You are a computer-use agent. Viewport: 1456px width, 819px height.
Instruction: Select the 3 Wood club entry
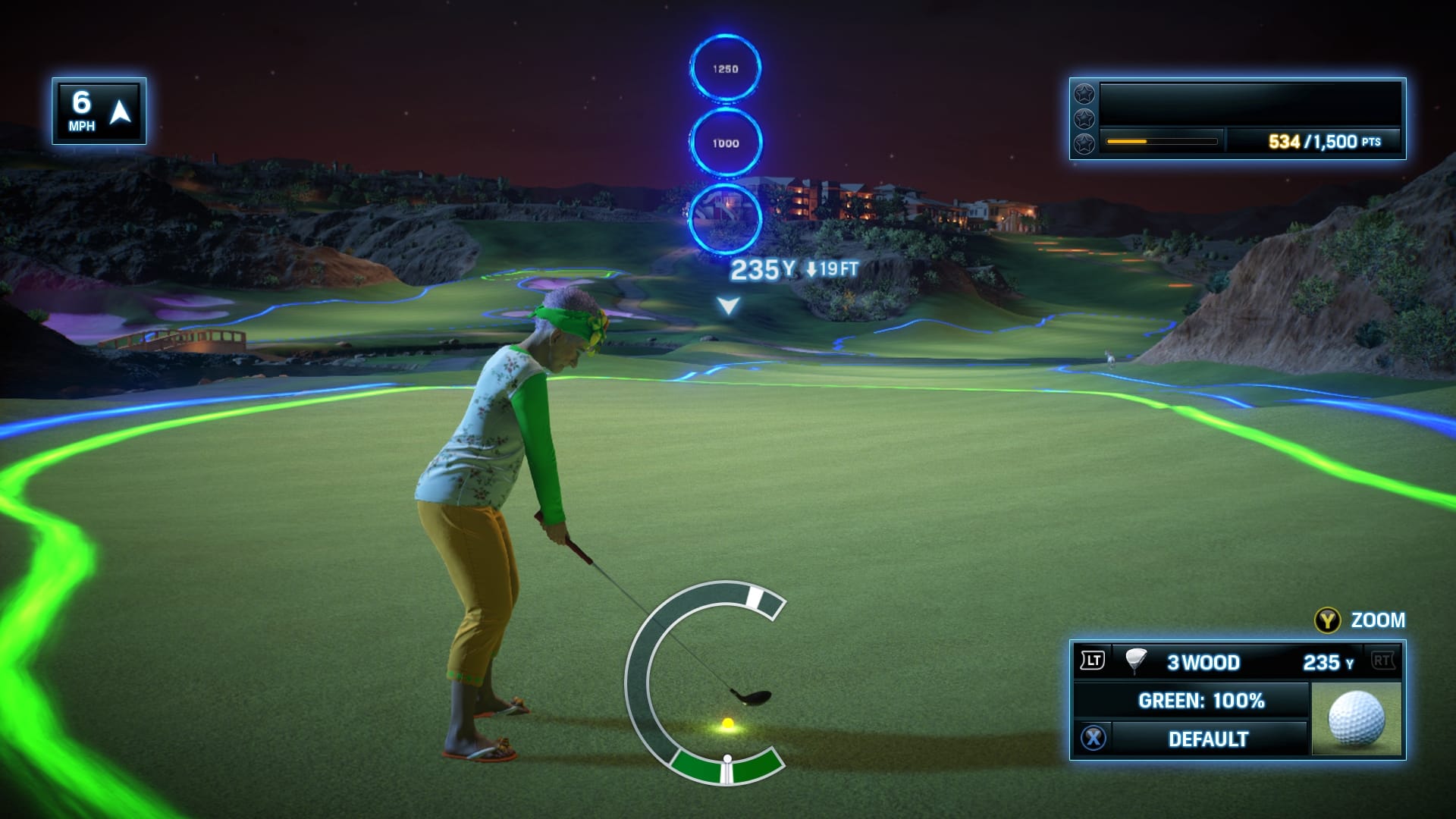click(1203, 662)
